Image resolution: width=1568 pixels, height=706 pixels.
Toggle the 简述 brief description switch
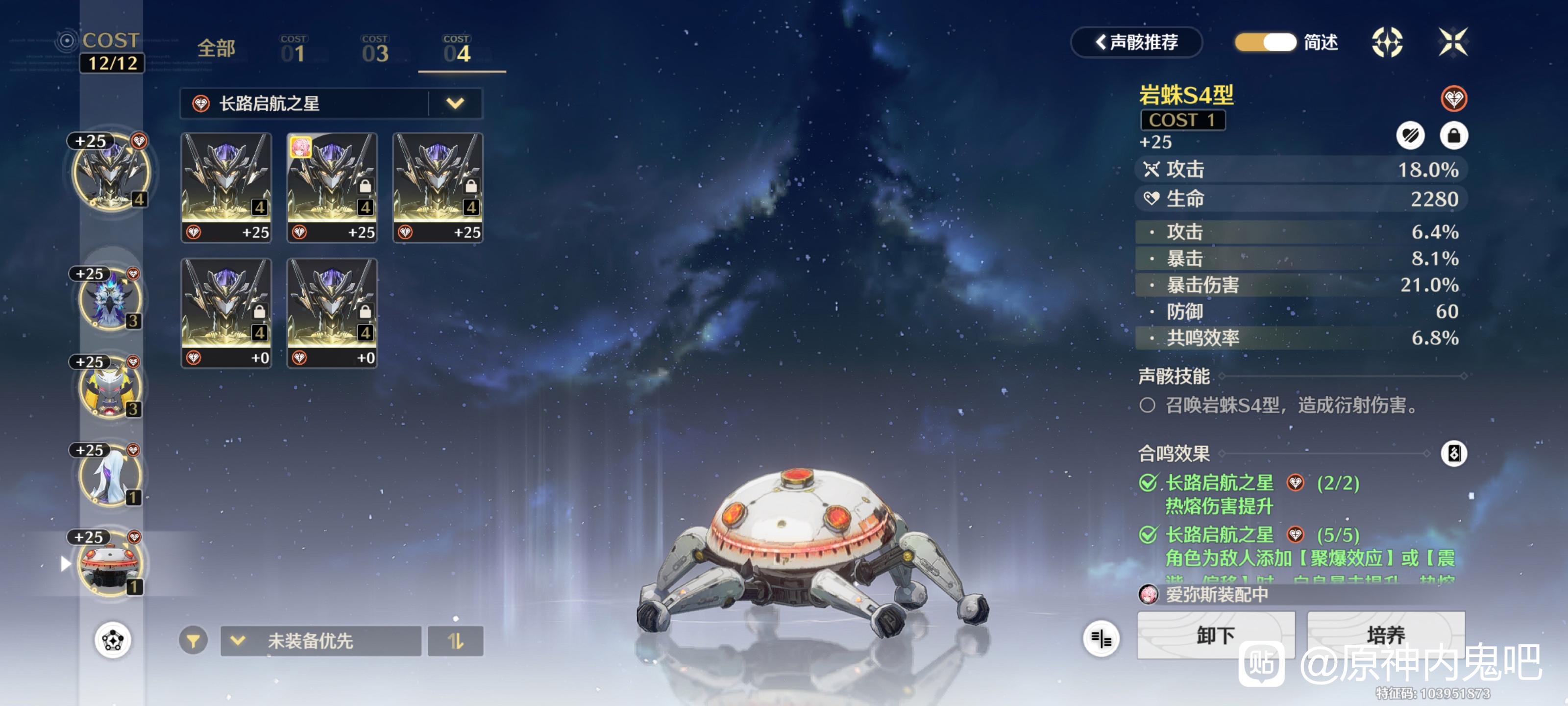1266,42
